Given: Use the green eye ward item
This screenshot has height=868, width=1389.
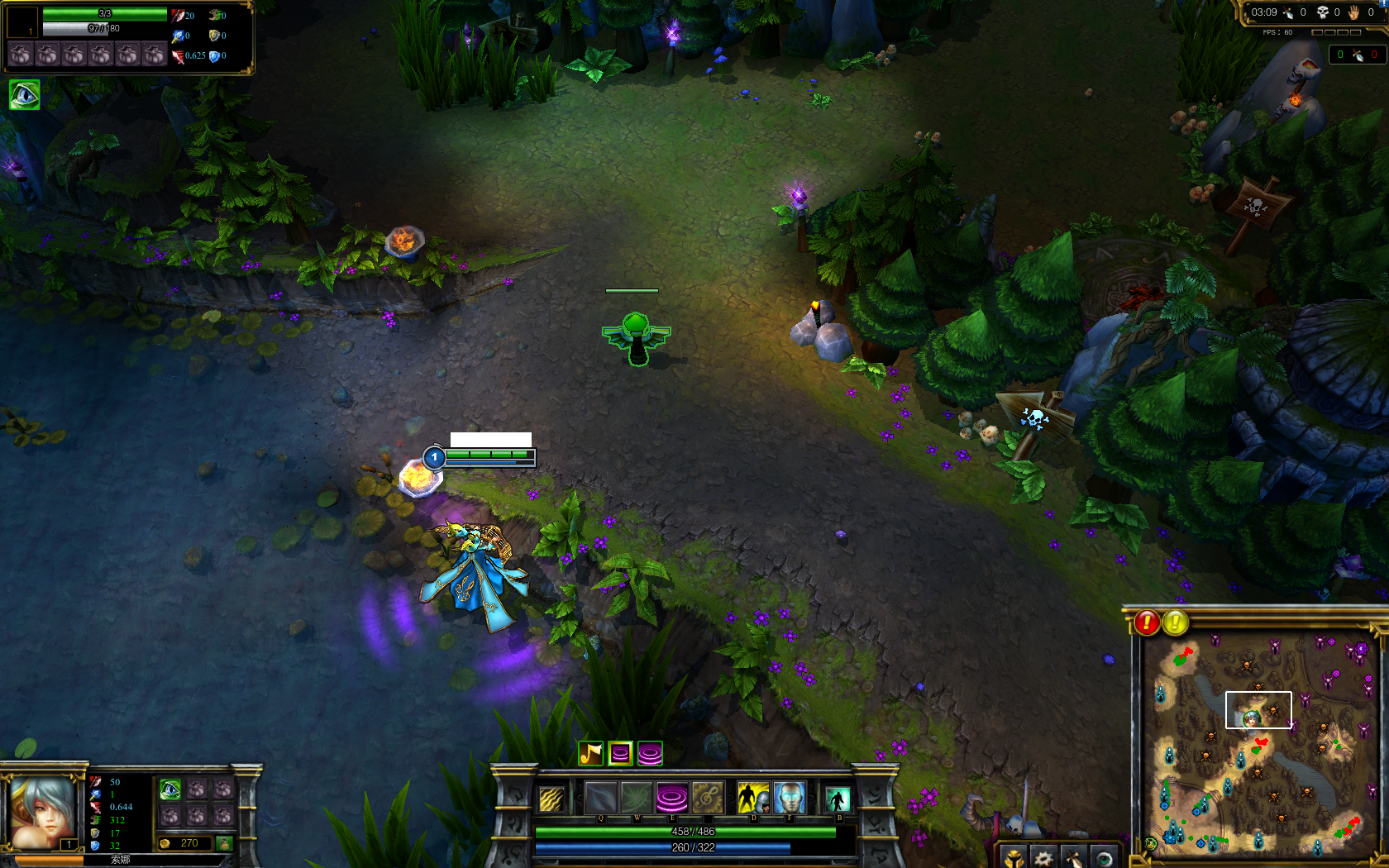Looking at the screenshot, I should coord(170,789).
